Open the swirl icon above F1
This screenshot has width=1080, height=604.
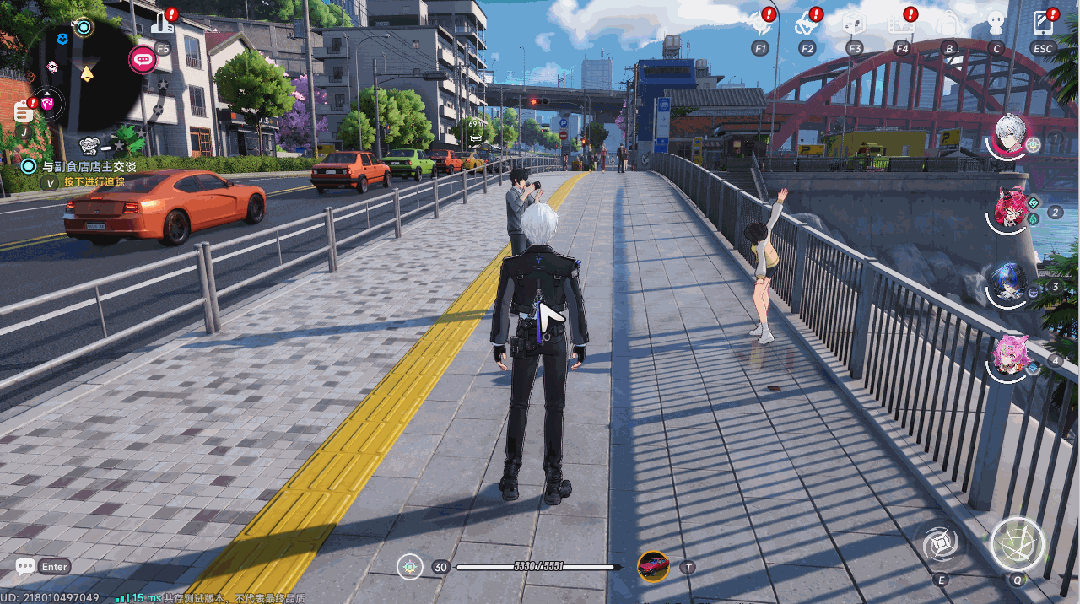point(760,22)
